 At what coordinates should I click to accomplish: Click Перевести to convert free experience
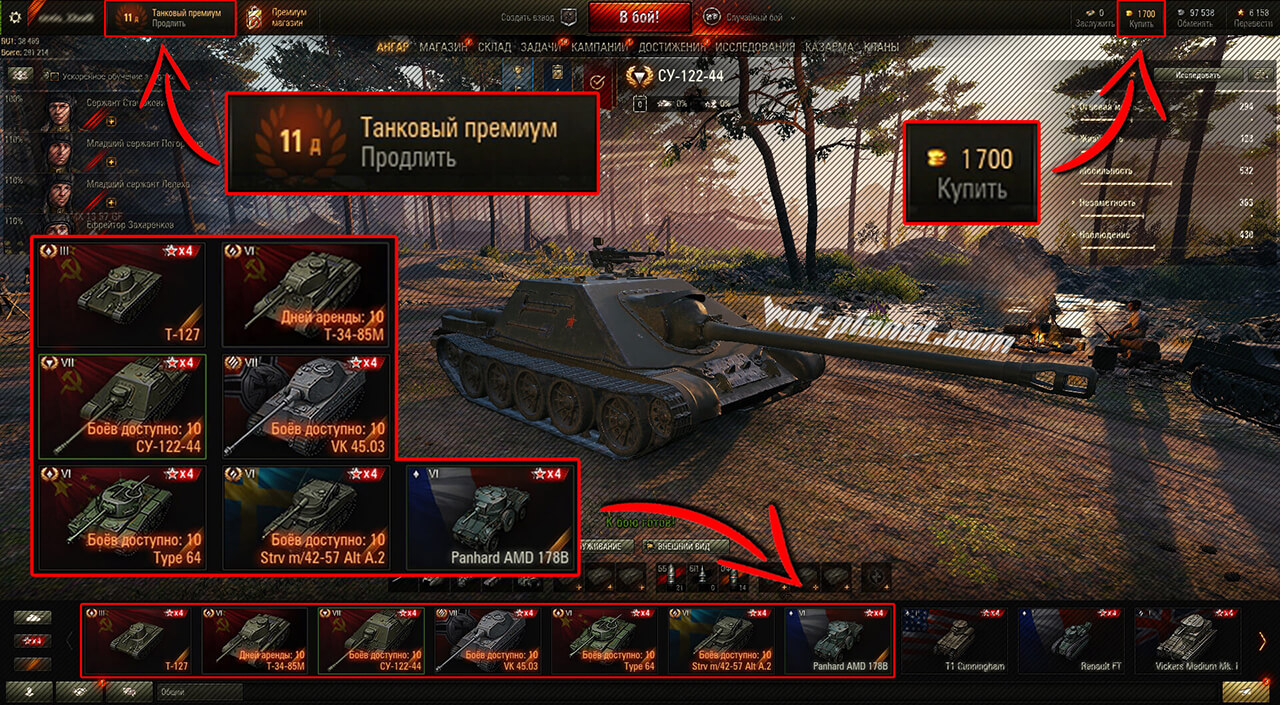point(1253,18)
